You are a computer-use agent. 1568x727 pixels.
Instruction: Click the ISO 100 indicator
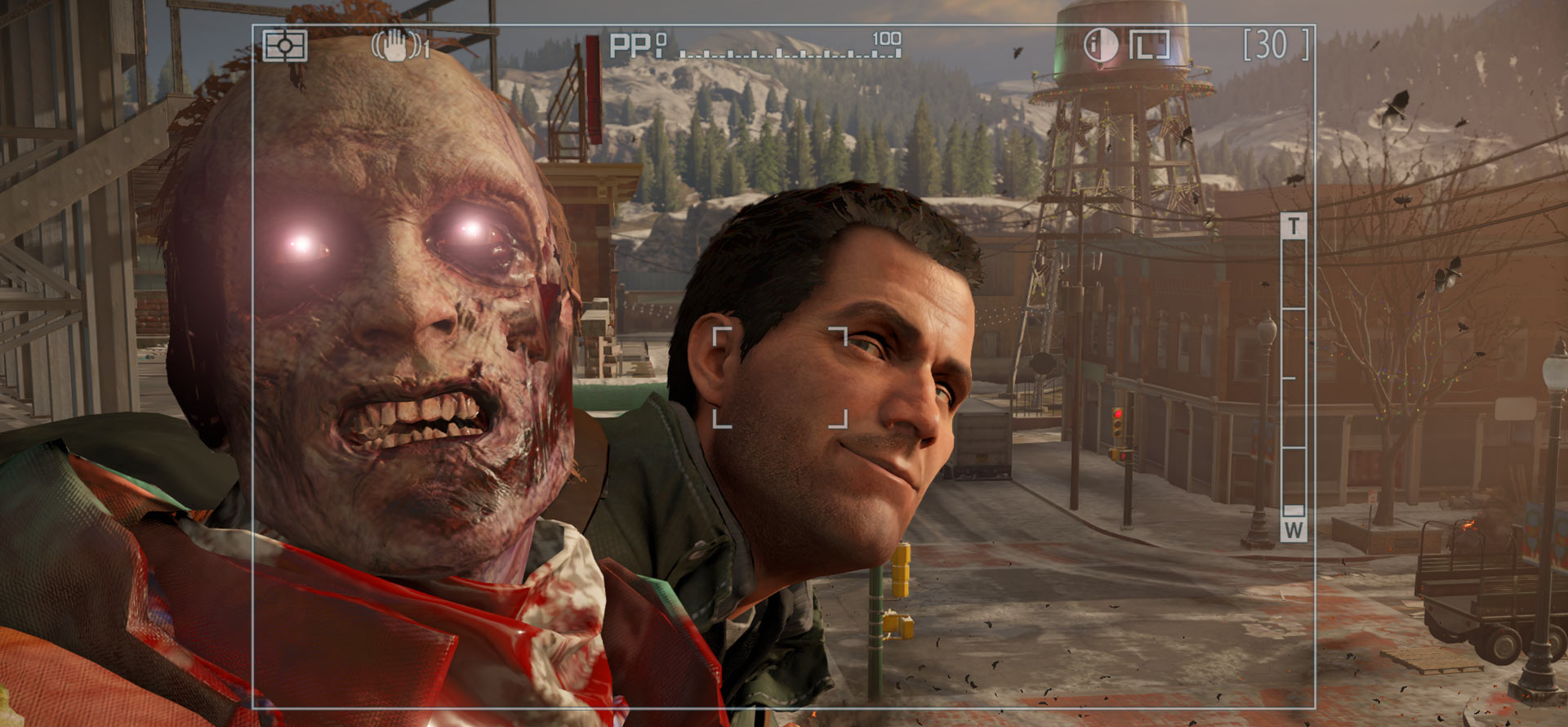tap(887, 36)
